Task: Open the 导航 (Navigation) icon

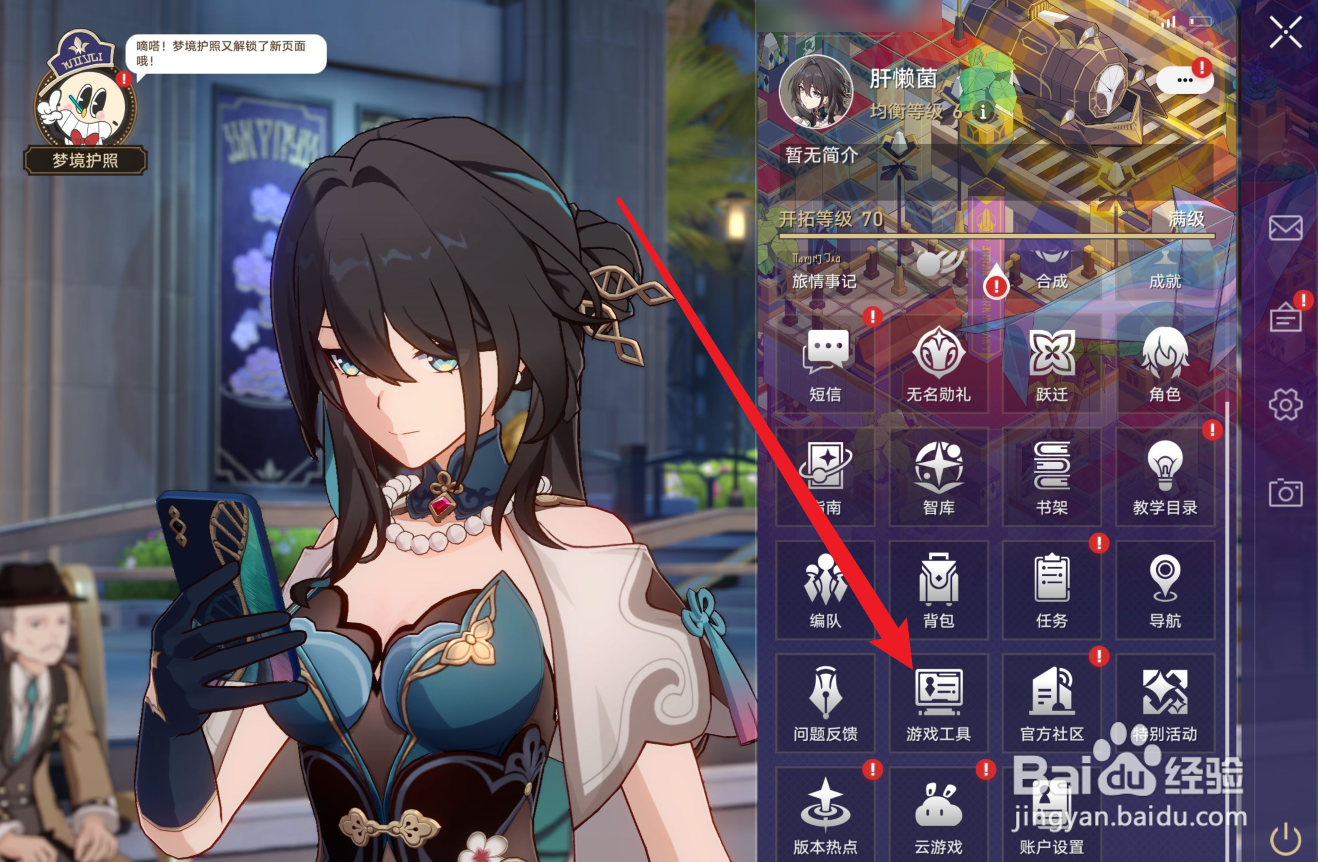Action: coord(1165,590)
